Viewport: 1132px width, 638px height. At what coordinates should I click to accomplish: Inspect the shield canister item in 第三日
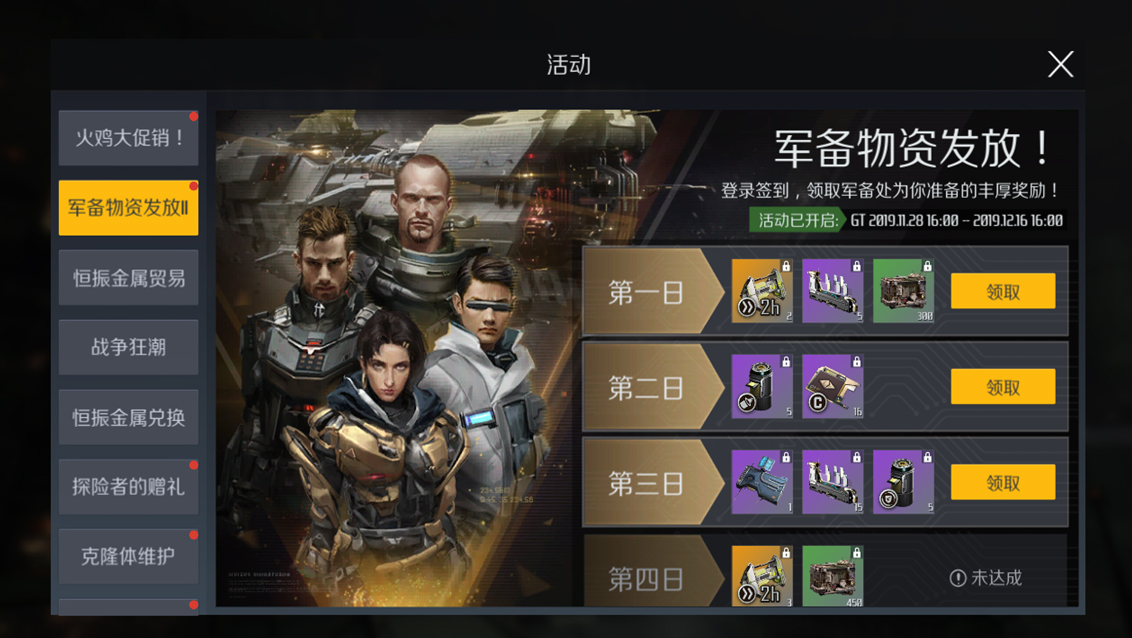click(903, 482)
